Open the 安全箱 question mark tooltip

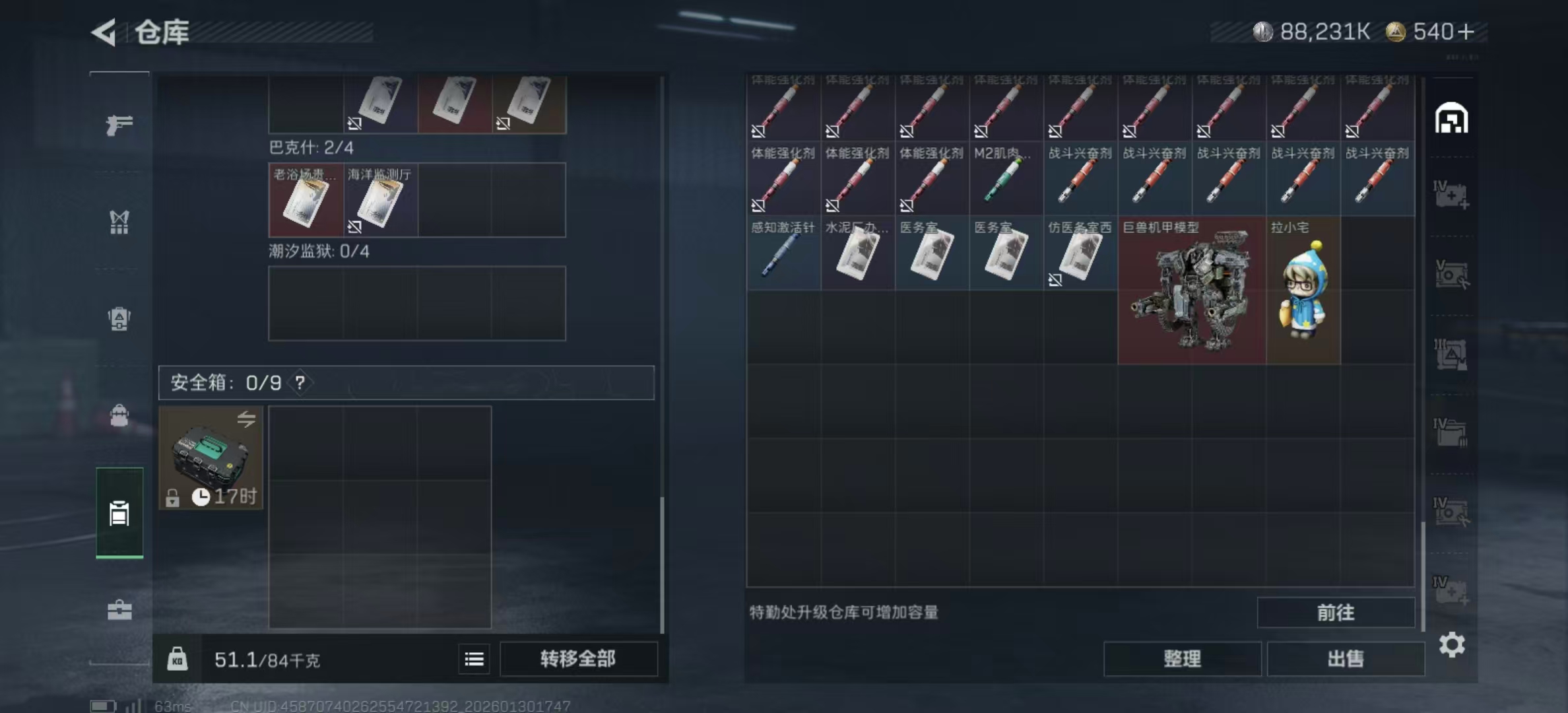[300, 383]
